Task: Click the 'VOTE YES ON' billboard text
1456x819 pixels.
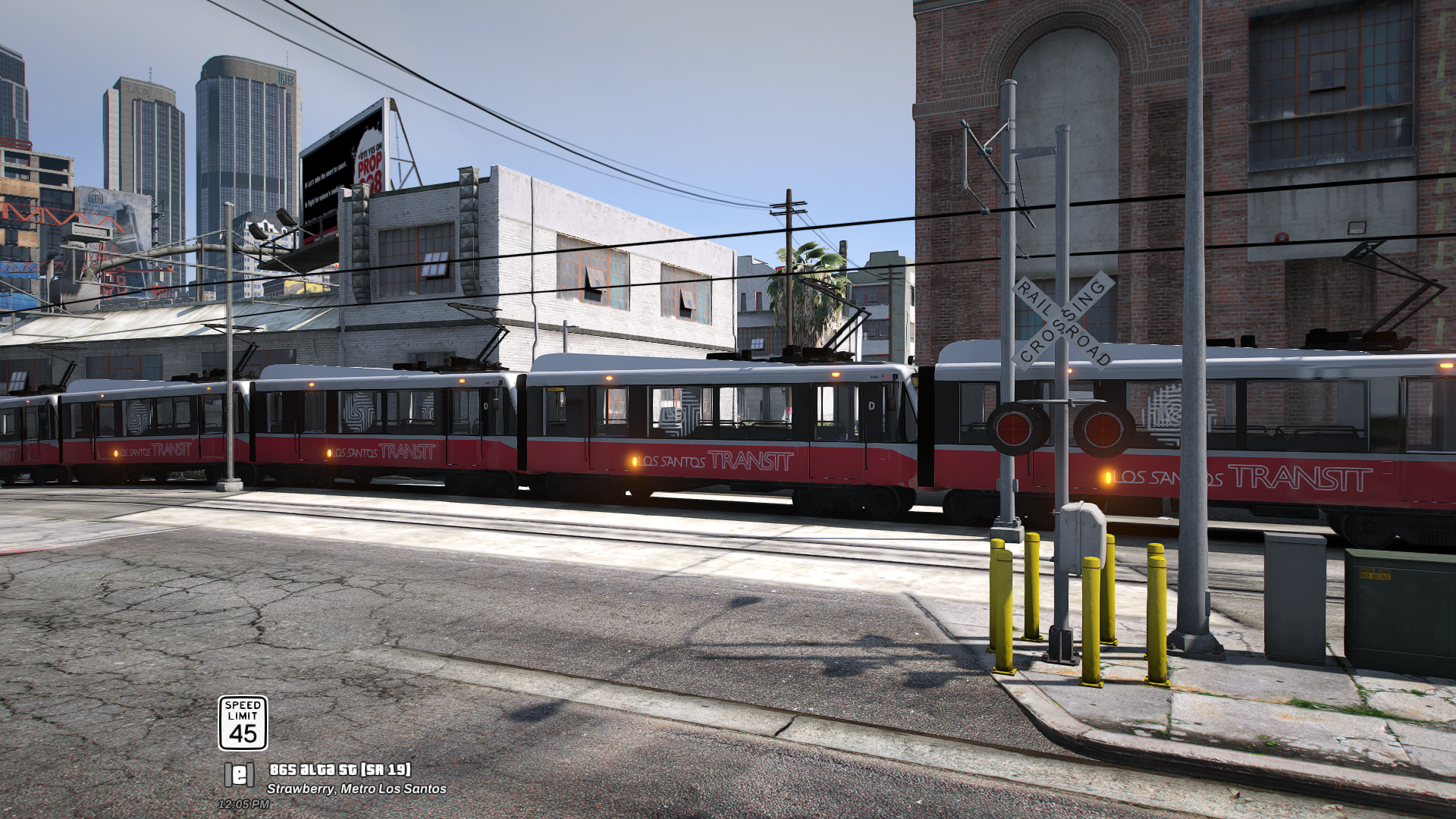Action: tap(370, 149)
